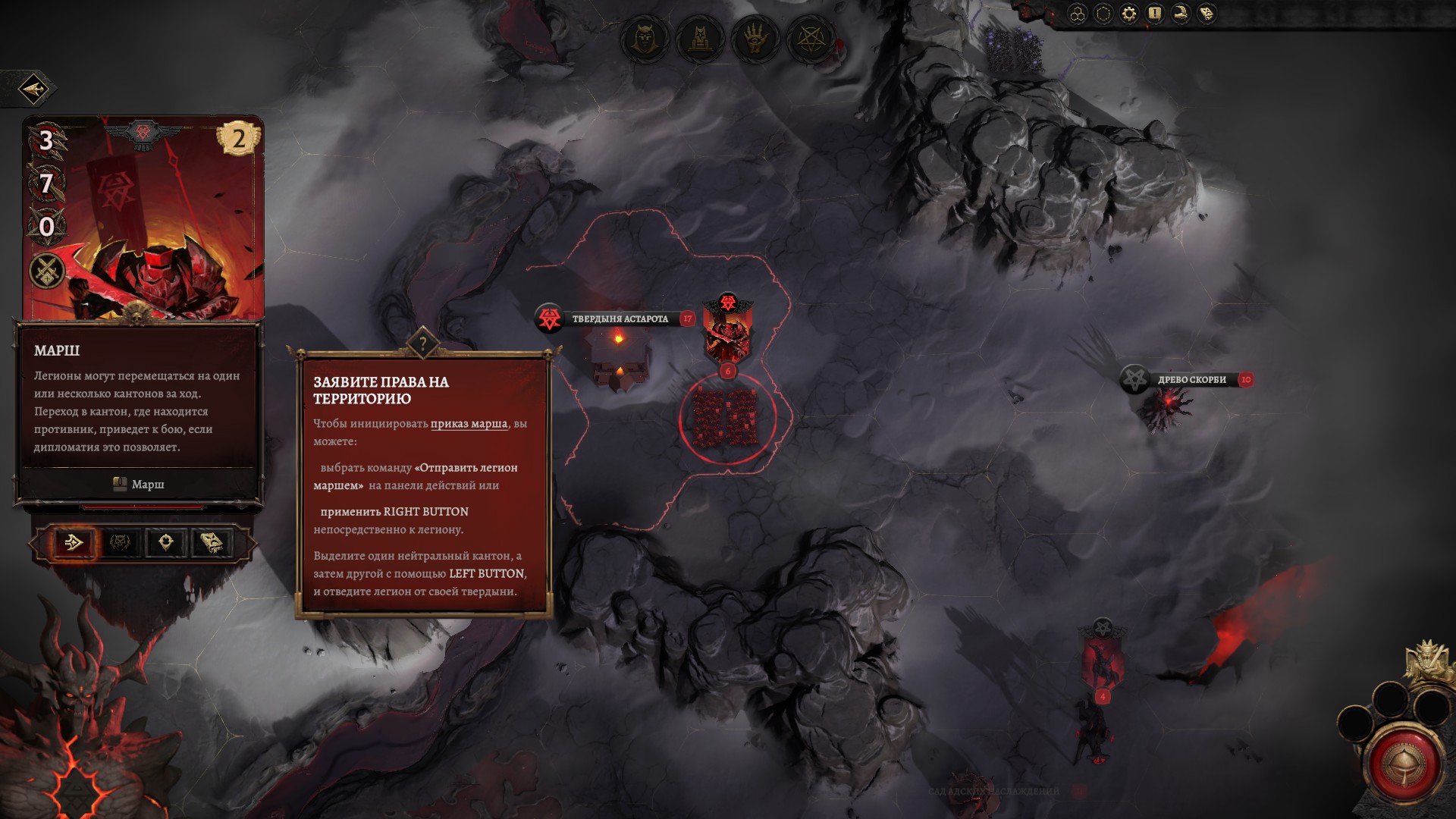Toggle the hexagon cluster map overlay

tap(1078, 14)
